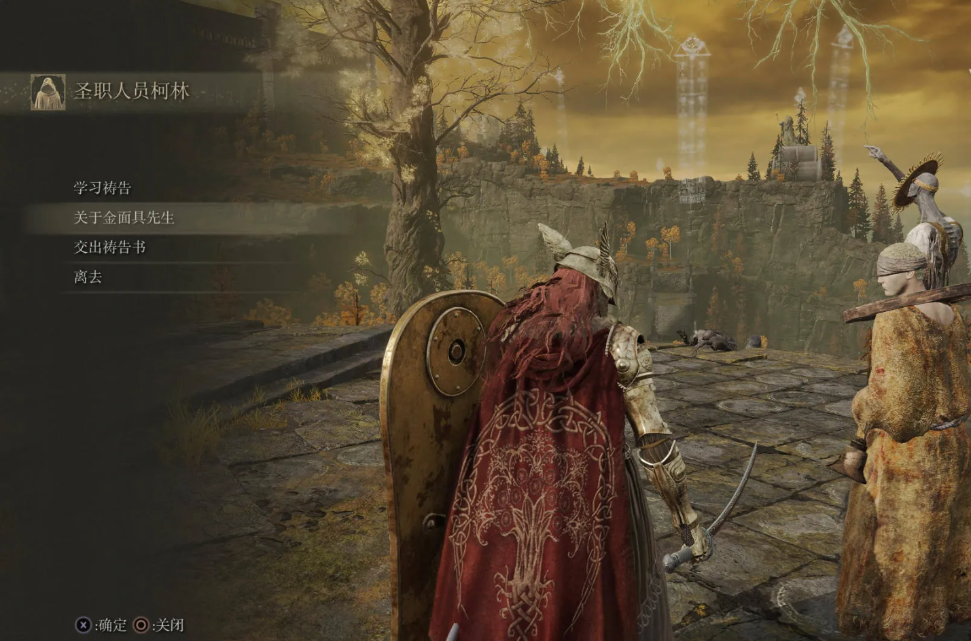Viewport: 971px width, 641px height.
Task: Choose 离去 to leave conversation
Action: point(87,277)
